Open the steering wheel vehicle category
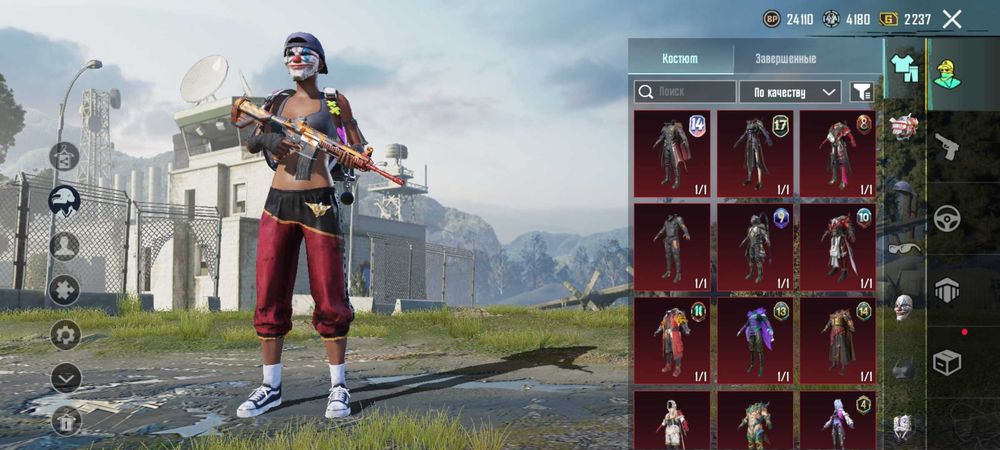Image resolution: width=1000 pixels, height=450 pixels. [x=947, y=218]
